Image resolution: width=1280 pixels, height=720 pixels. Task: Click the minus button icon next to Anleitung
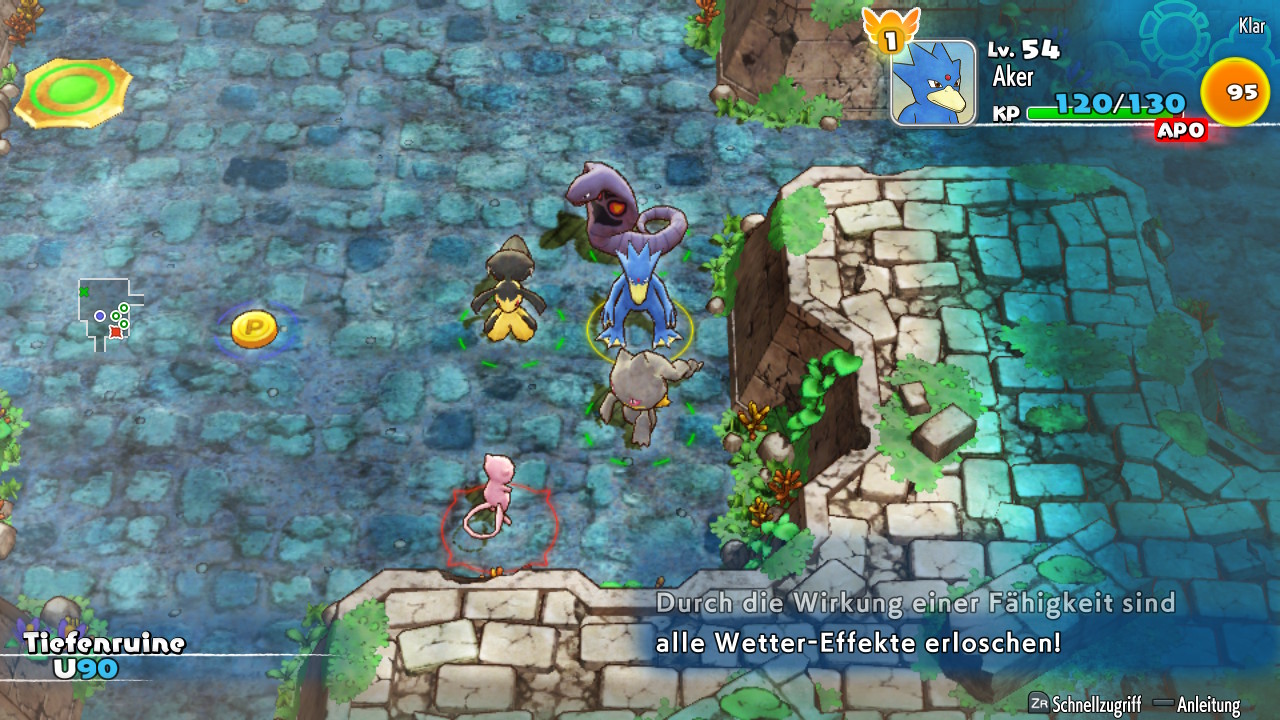[x=1163, y=703]
